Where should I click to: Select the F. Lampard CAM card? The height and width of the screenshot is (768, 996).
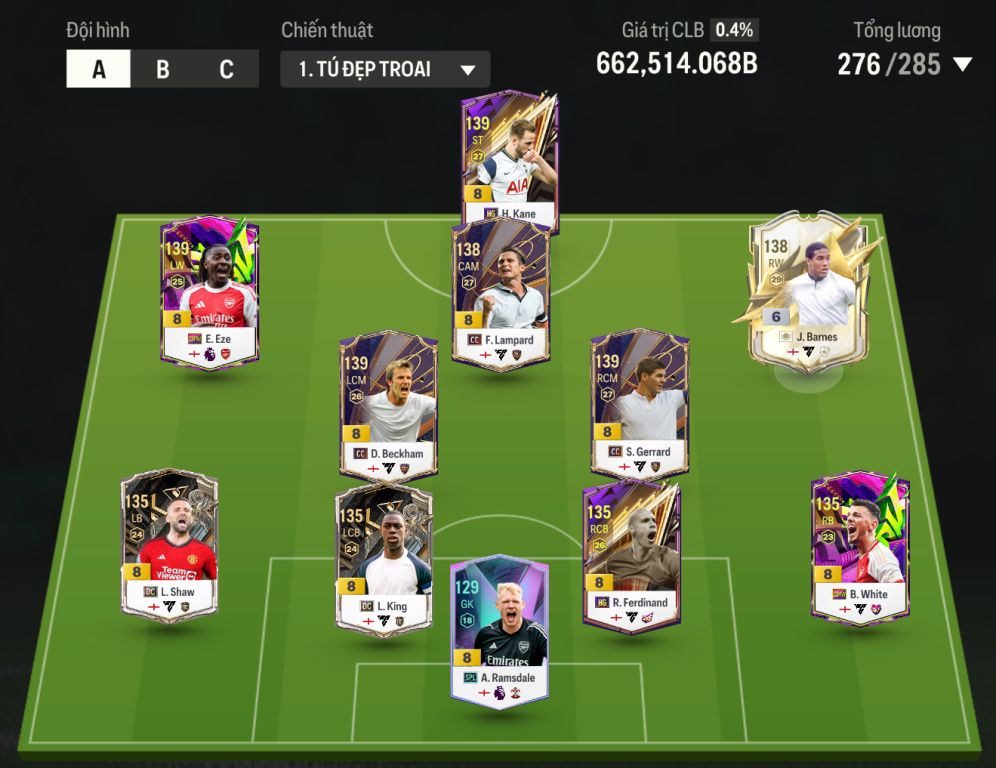(500, 296)
